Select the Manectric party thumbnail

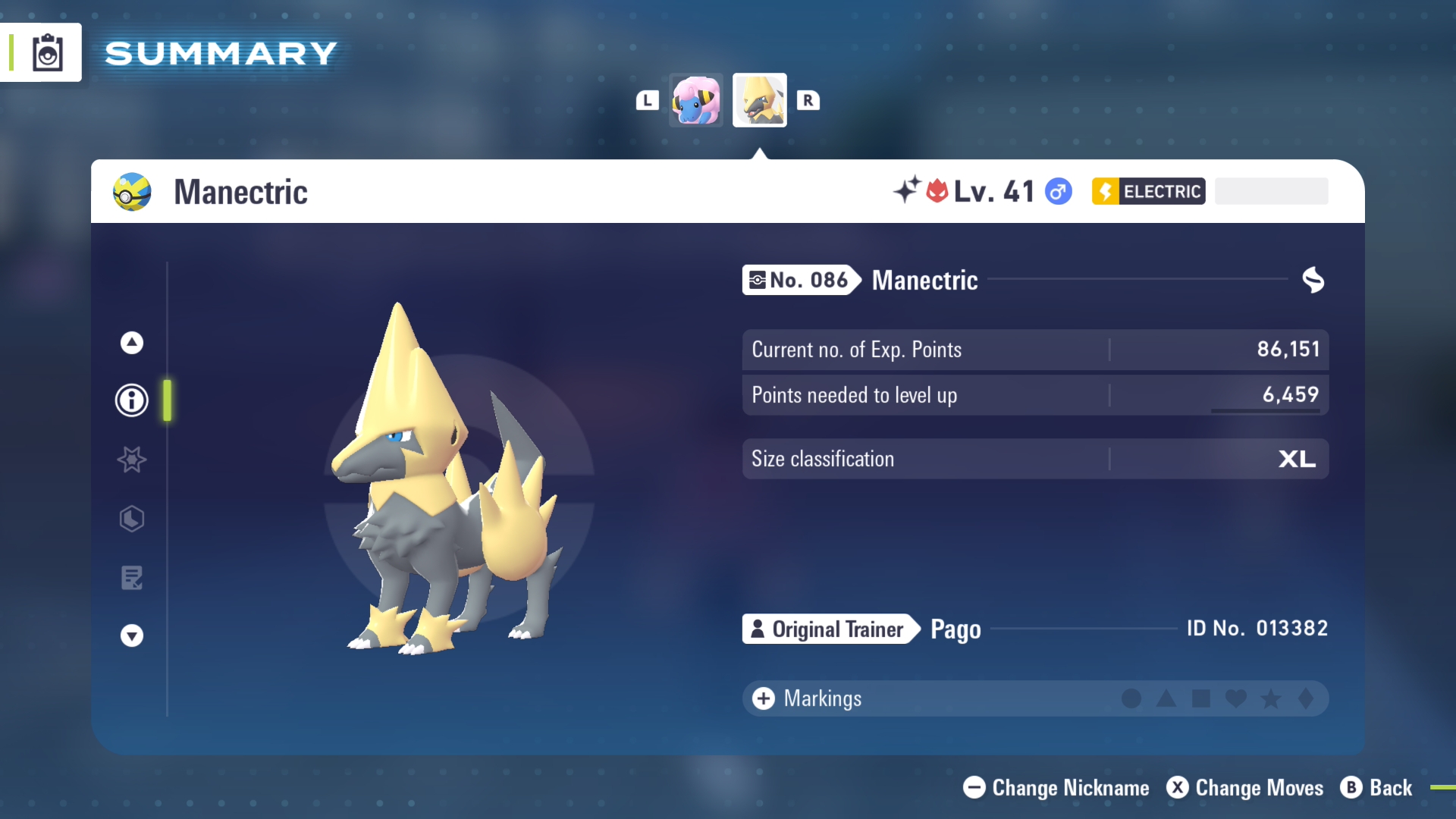pos(759,100)
